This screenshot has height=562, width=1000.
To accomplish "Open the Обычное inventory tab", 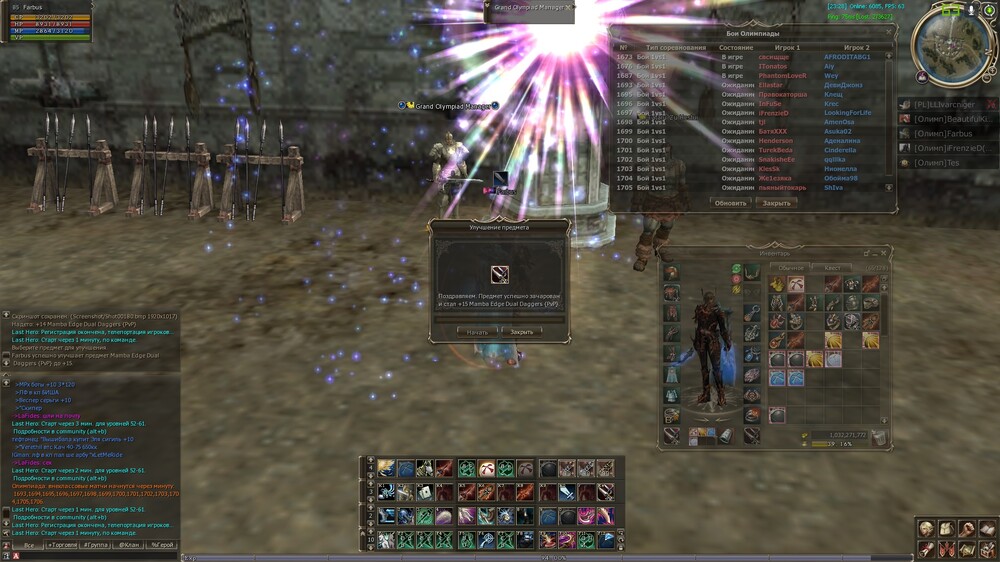I will click(x=791, y=268).
